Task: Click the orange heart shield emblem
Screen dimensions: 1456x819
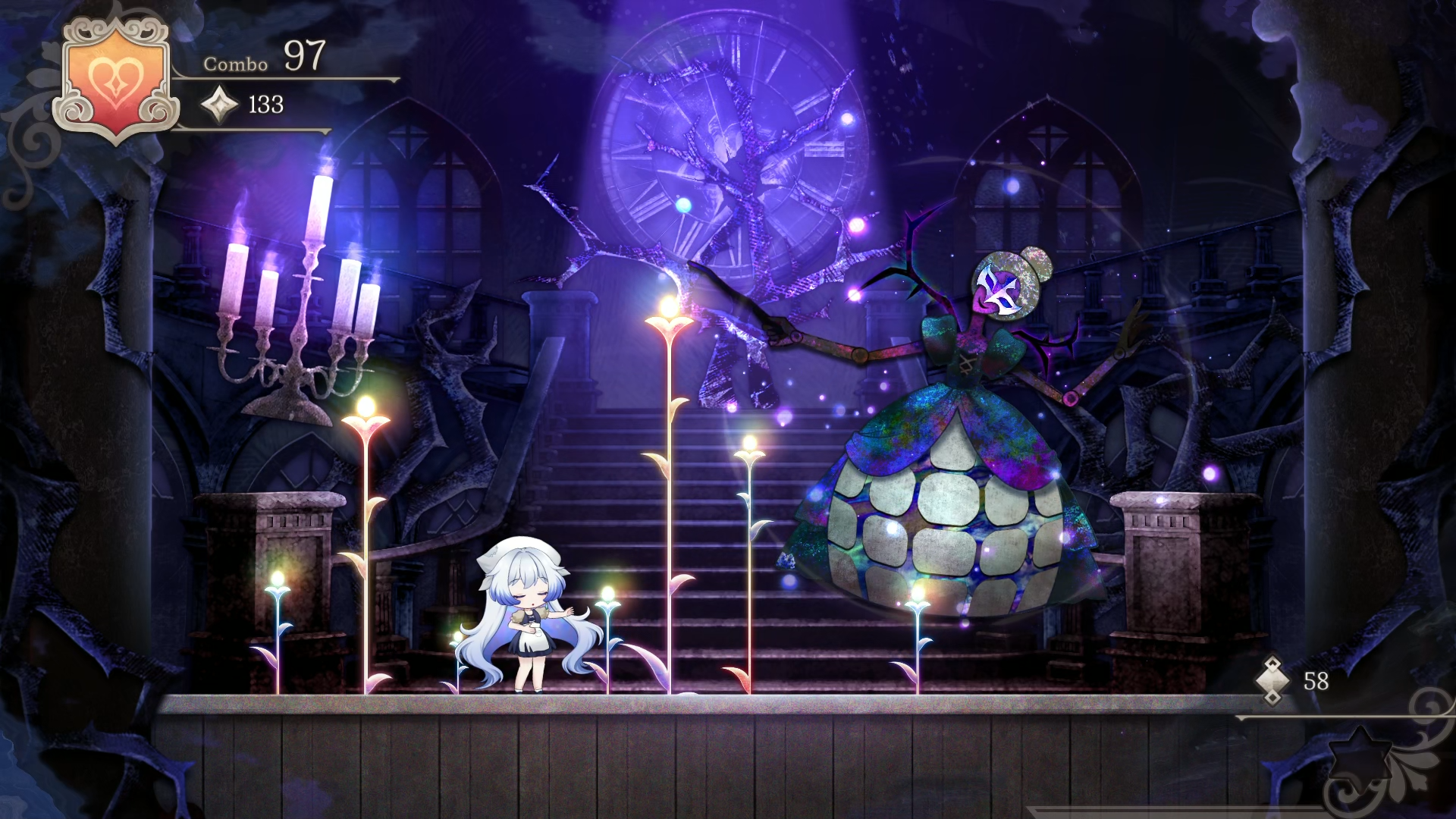Action: click(115, 80)
